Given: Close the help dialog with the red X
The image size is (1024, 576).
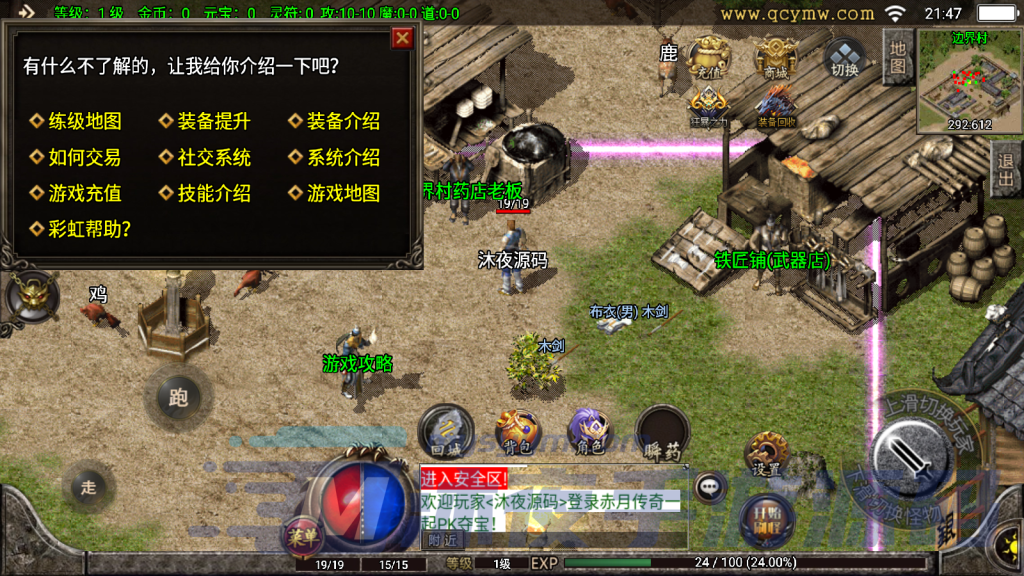Looking at the screenshot, I should pyautogui.click(x=402, y=39).
